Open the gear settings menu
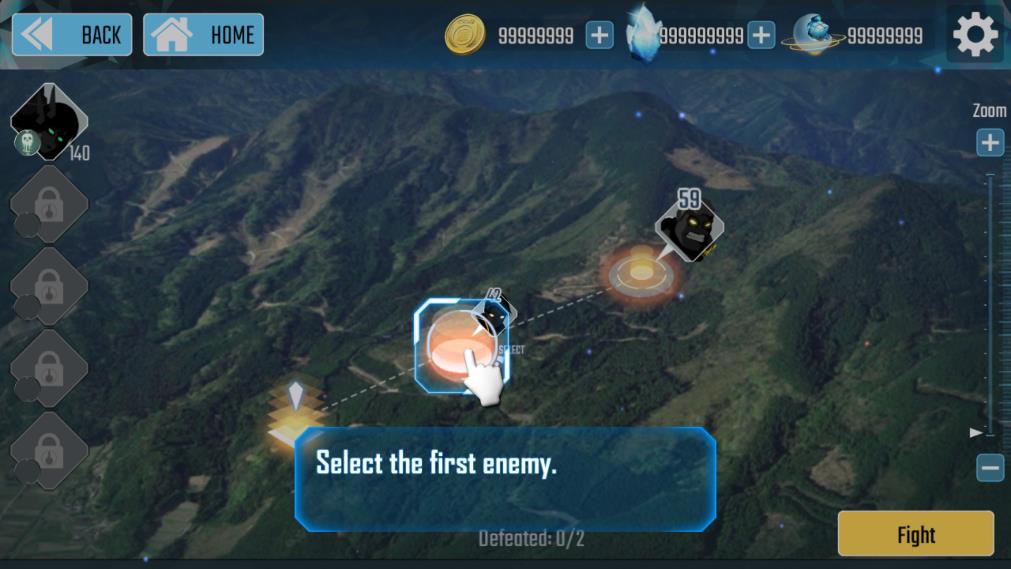This screenshot has width=1011, height=569. click(x=975, y=36)
